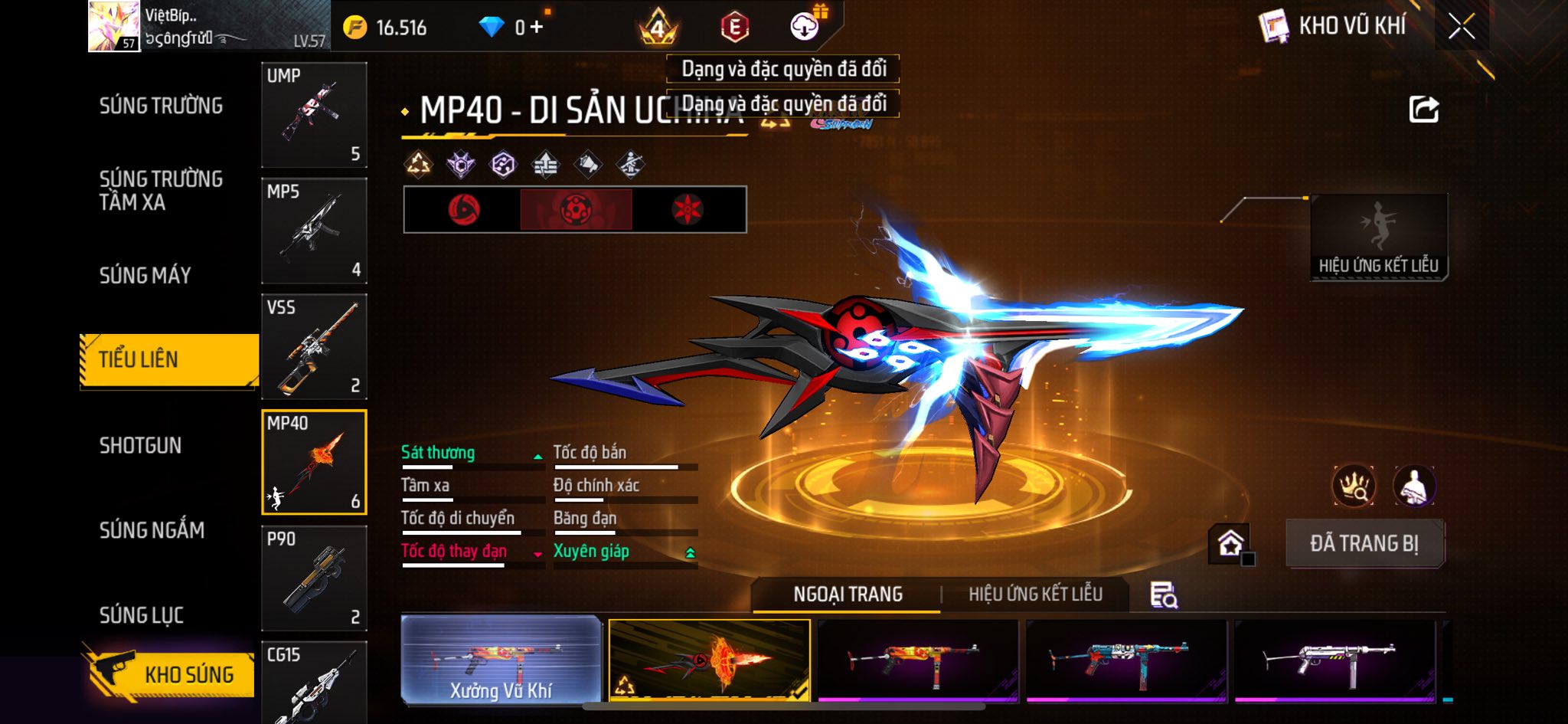Viewport: 1568px width, 724px height.
Task: Click the home icon button
Action: coord(1230,544)
